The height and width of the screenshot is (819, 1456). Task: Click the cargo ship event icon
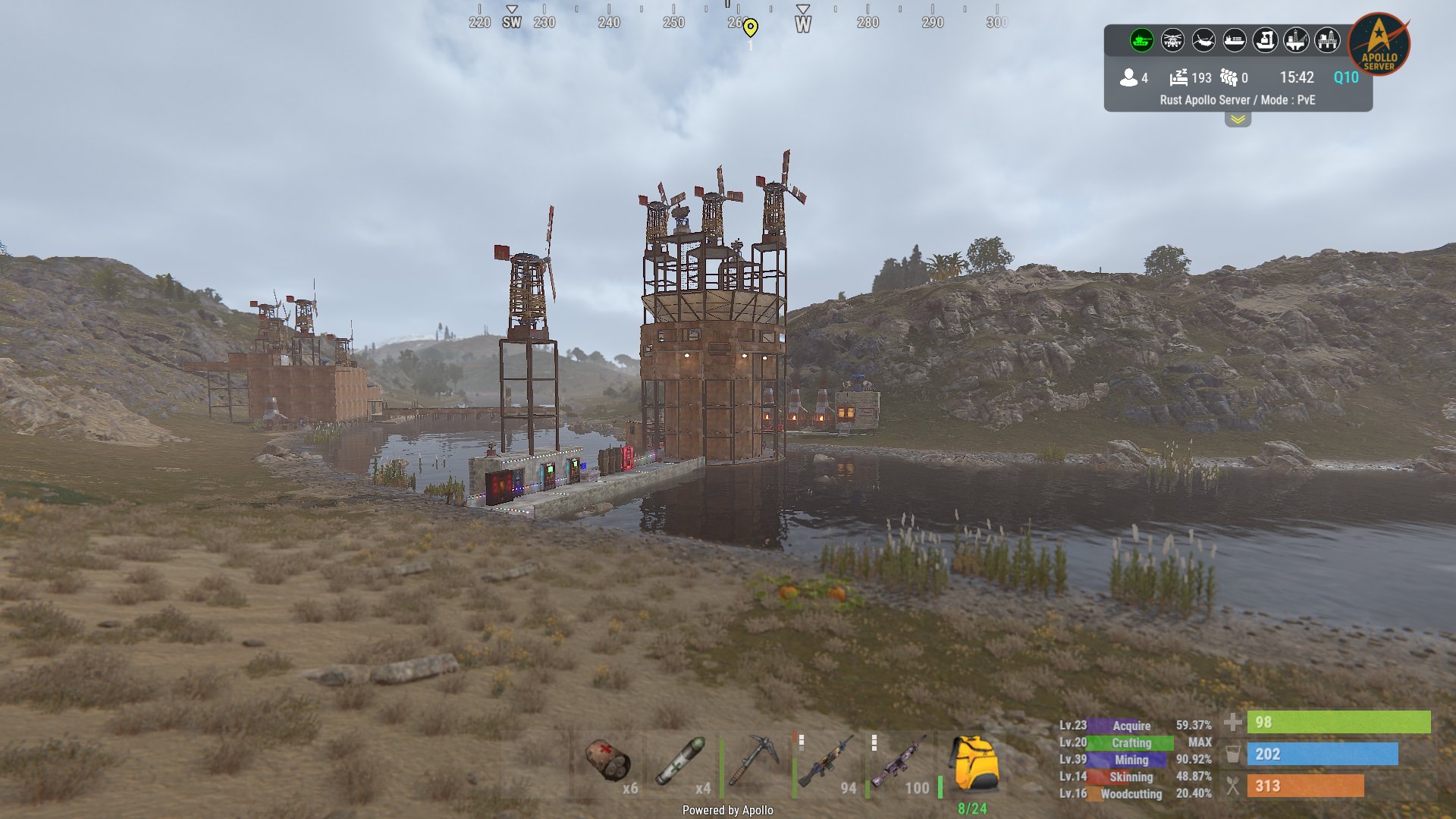point(1235,40)
